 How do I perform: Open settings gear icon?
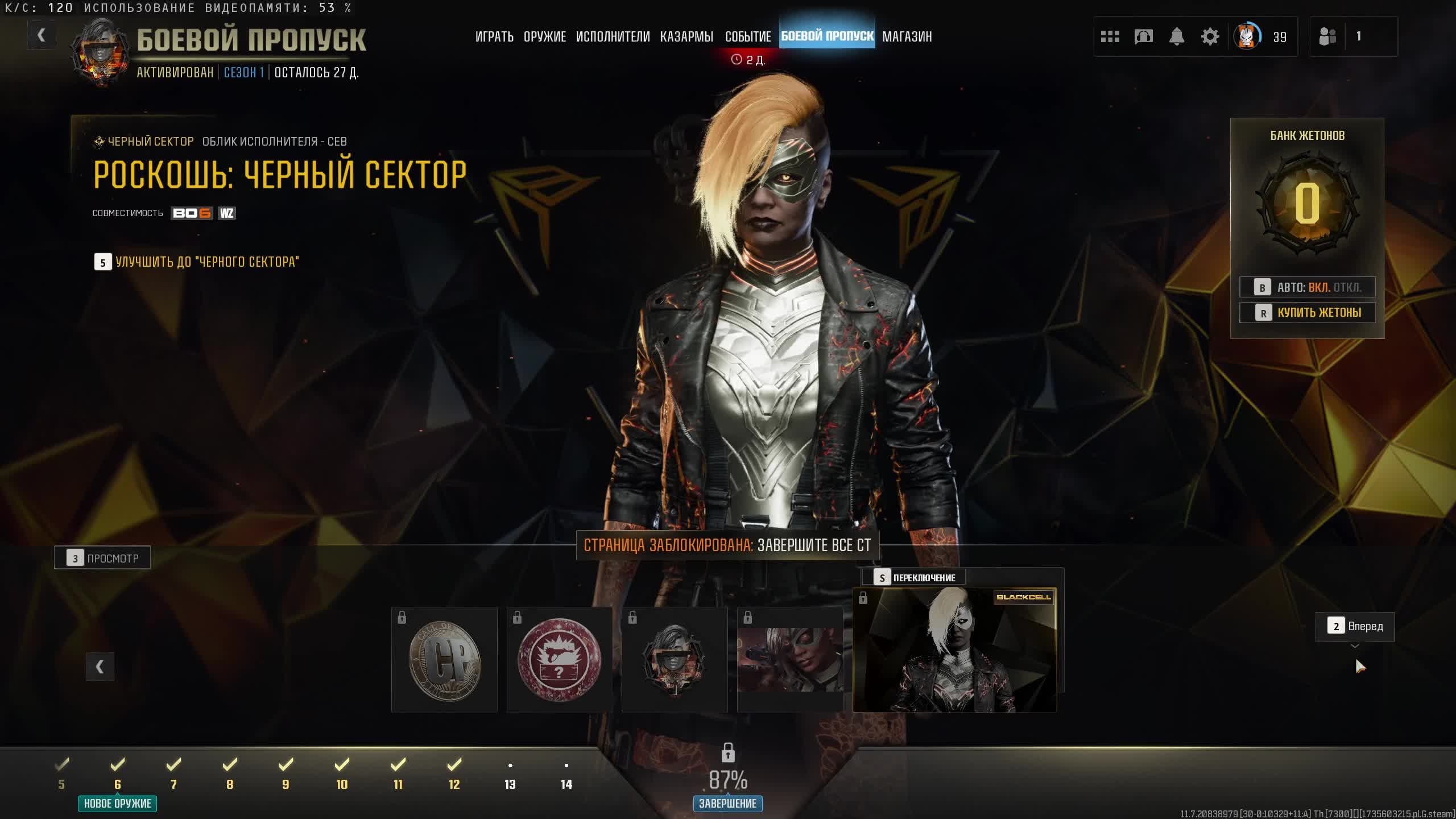point(1210,37)
